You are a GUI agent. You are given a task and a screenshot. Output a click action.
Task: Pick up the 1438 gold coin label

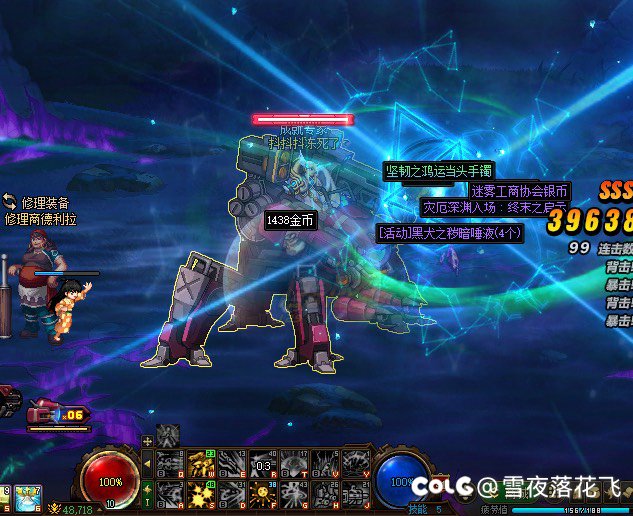coord(290,220)
